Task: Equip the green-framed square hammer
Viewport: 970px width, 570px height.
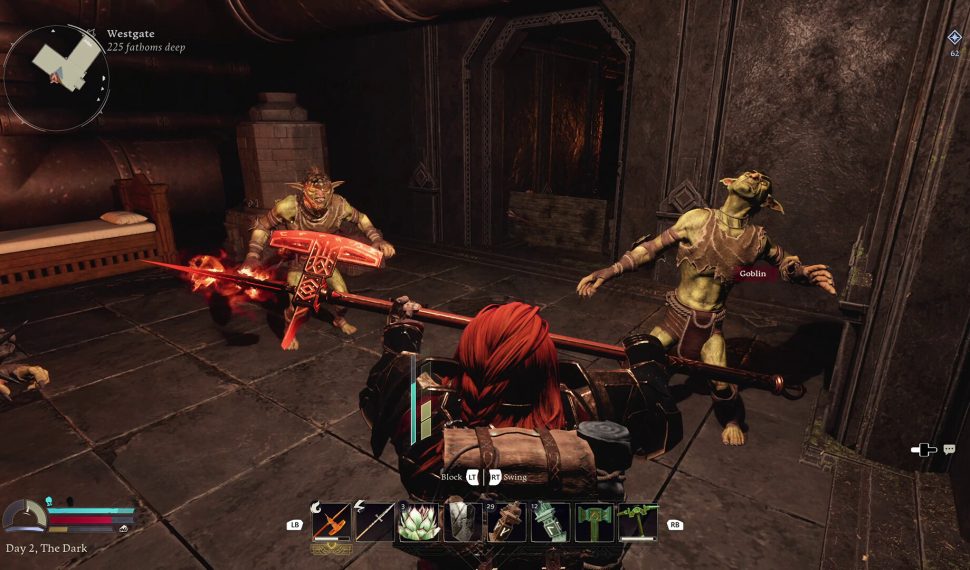Action: tap(595, 522)
